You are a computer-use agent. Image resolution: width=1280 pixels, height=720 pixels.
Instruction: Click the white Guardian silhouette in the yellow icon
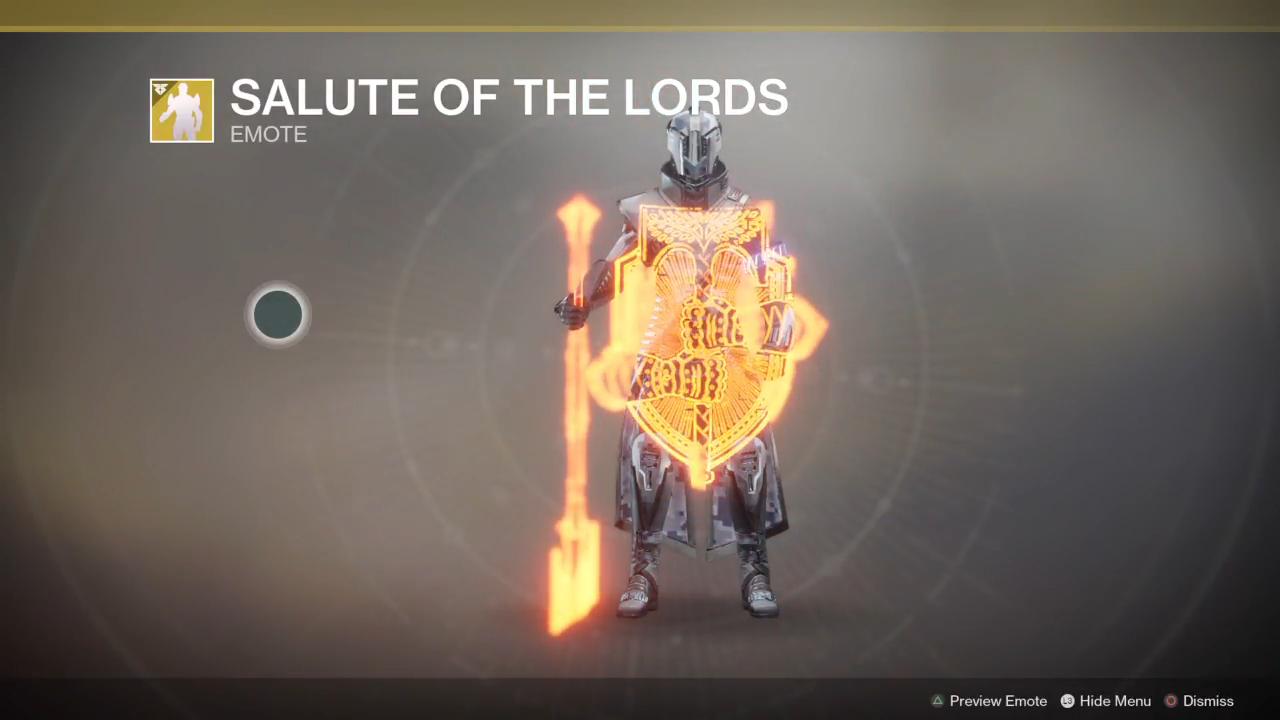click(183, 113)
